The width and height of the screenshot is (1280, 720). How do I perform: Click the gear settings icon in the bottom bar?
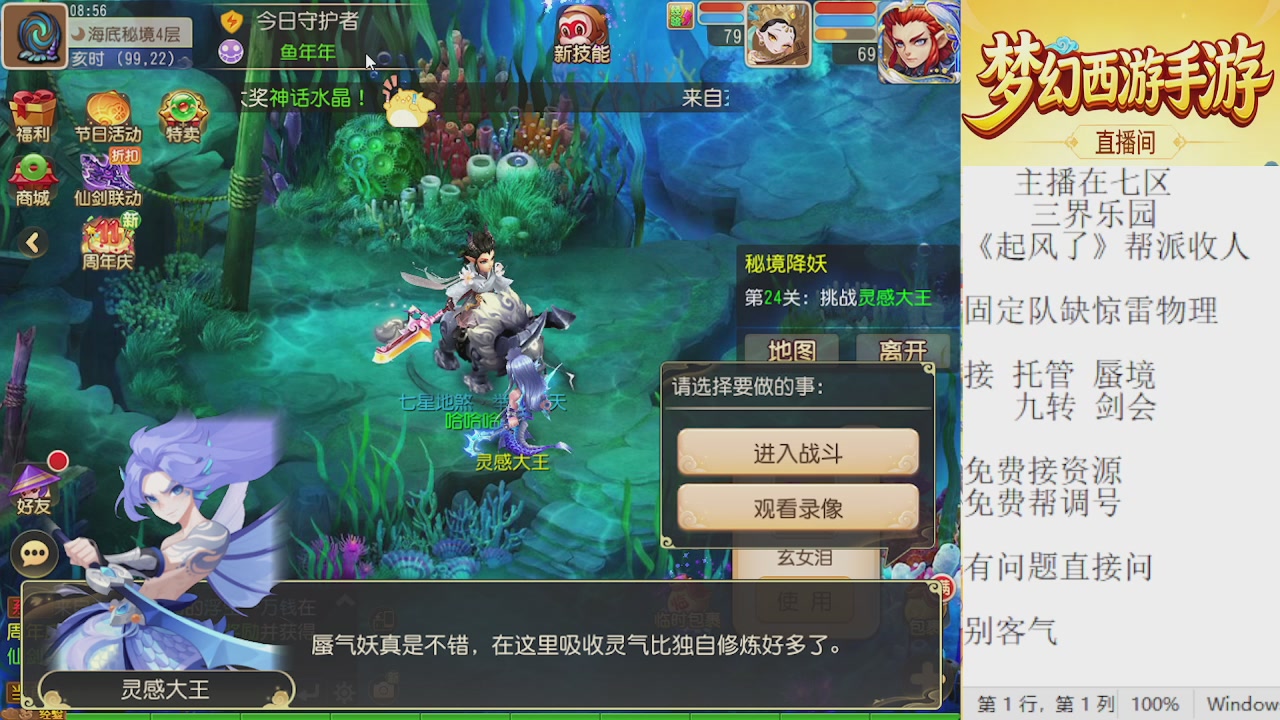343,693
